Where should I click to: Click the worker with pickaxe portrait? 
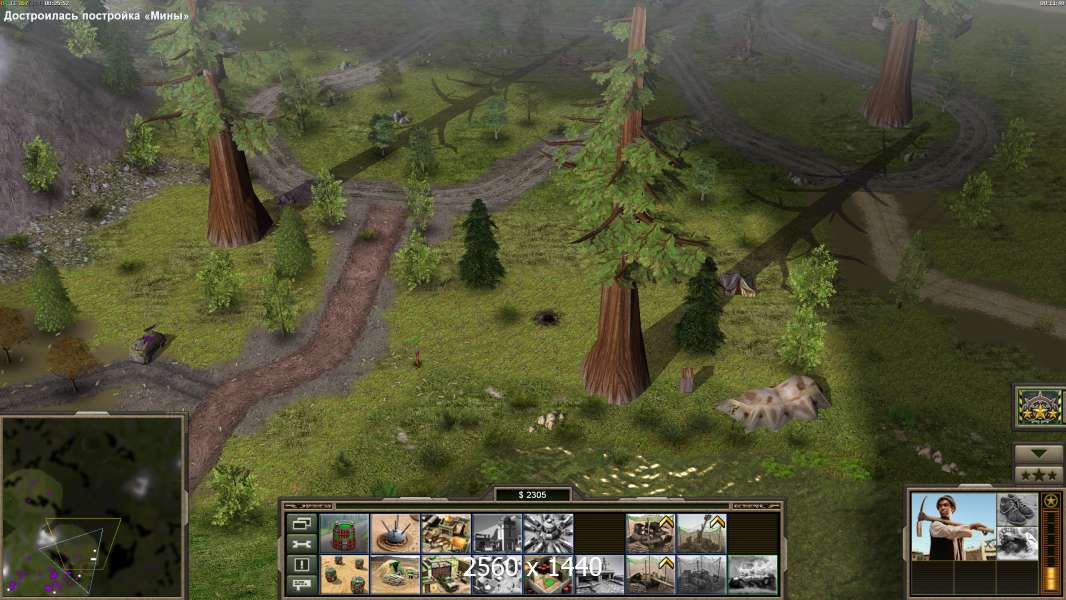[x=953, y=527]
